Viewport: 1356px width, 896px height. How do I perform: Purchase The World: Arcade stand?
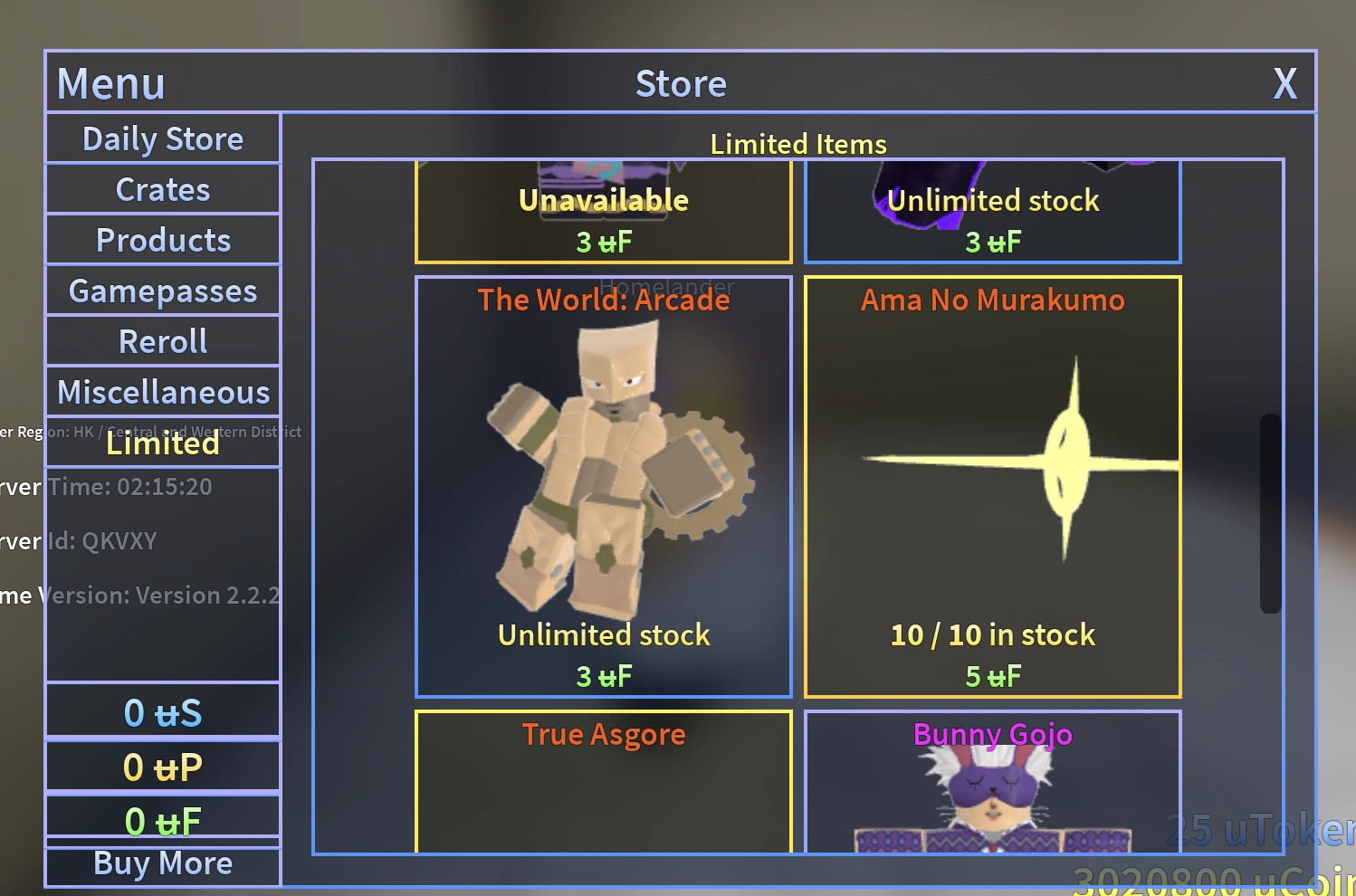pos(603,486)
